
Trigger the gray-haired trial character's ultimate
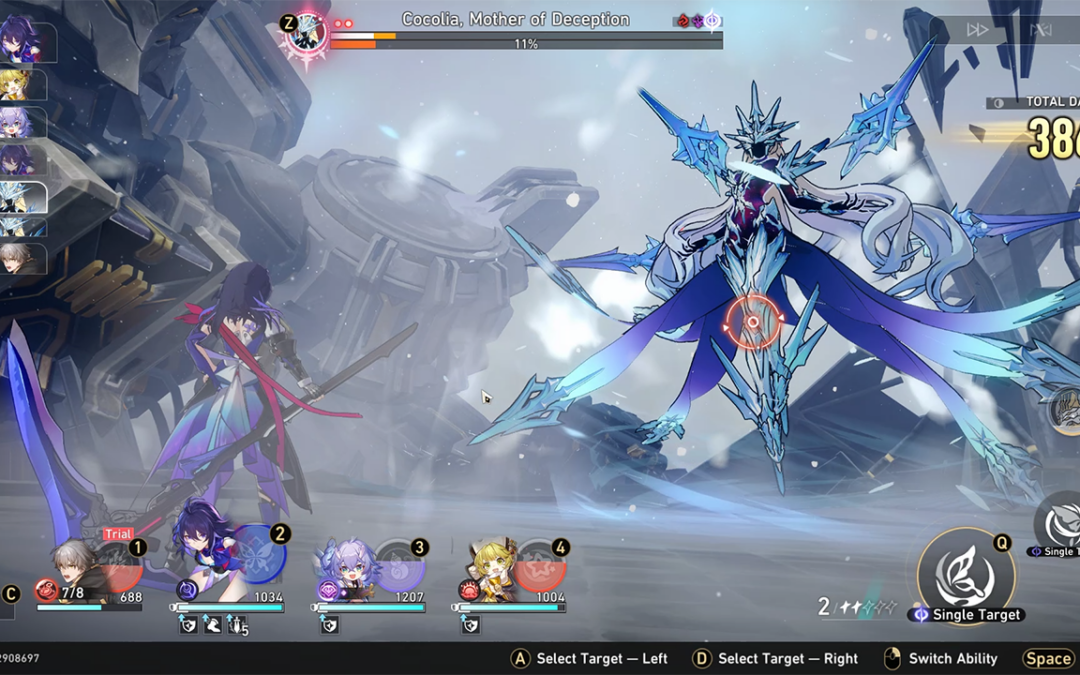119,566
